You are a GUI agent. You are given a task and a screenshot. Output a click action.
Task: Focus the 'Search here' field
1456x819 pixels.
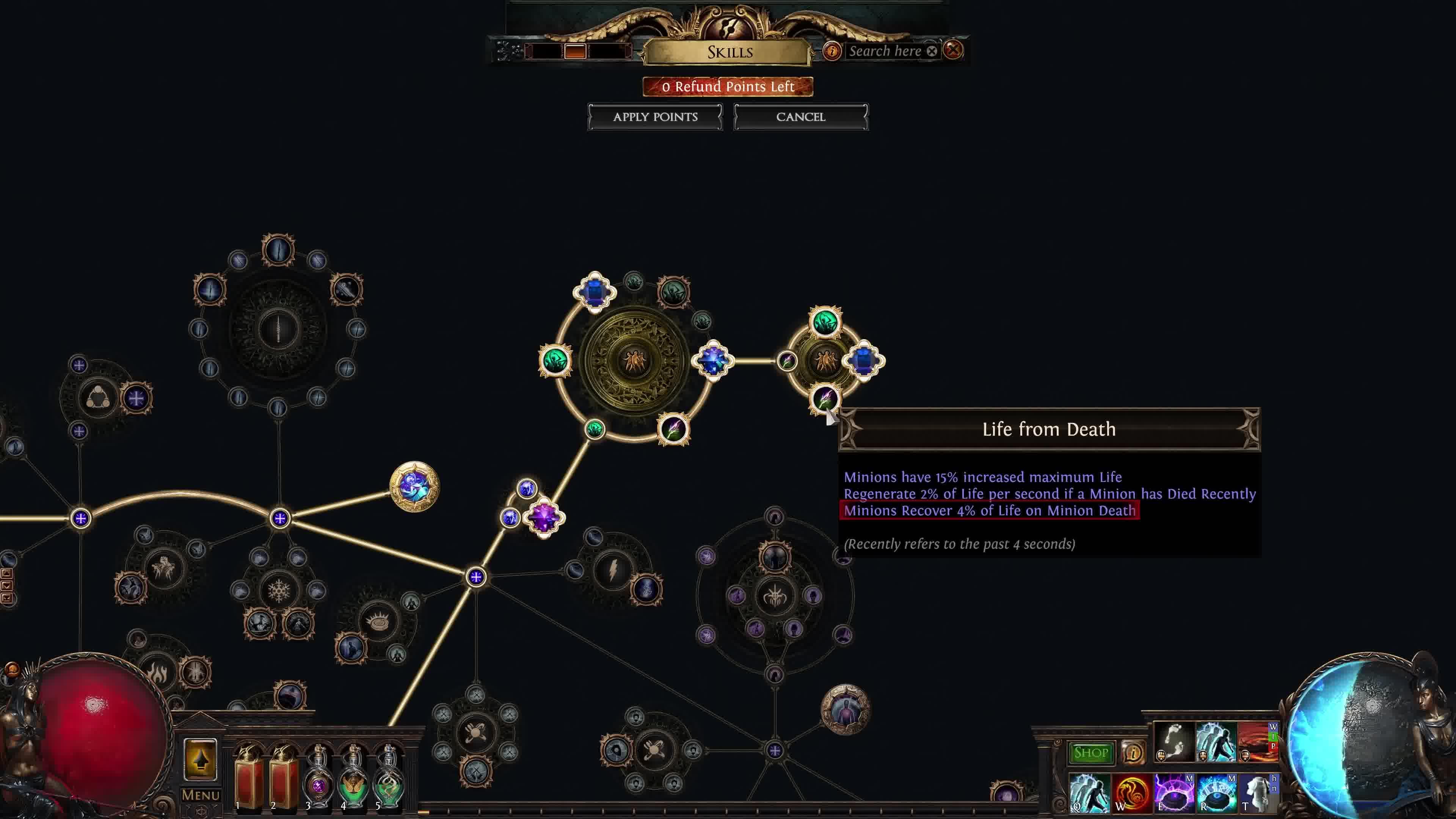click(885, 52)
